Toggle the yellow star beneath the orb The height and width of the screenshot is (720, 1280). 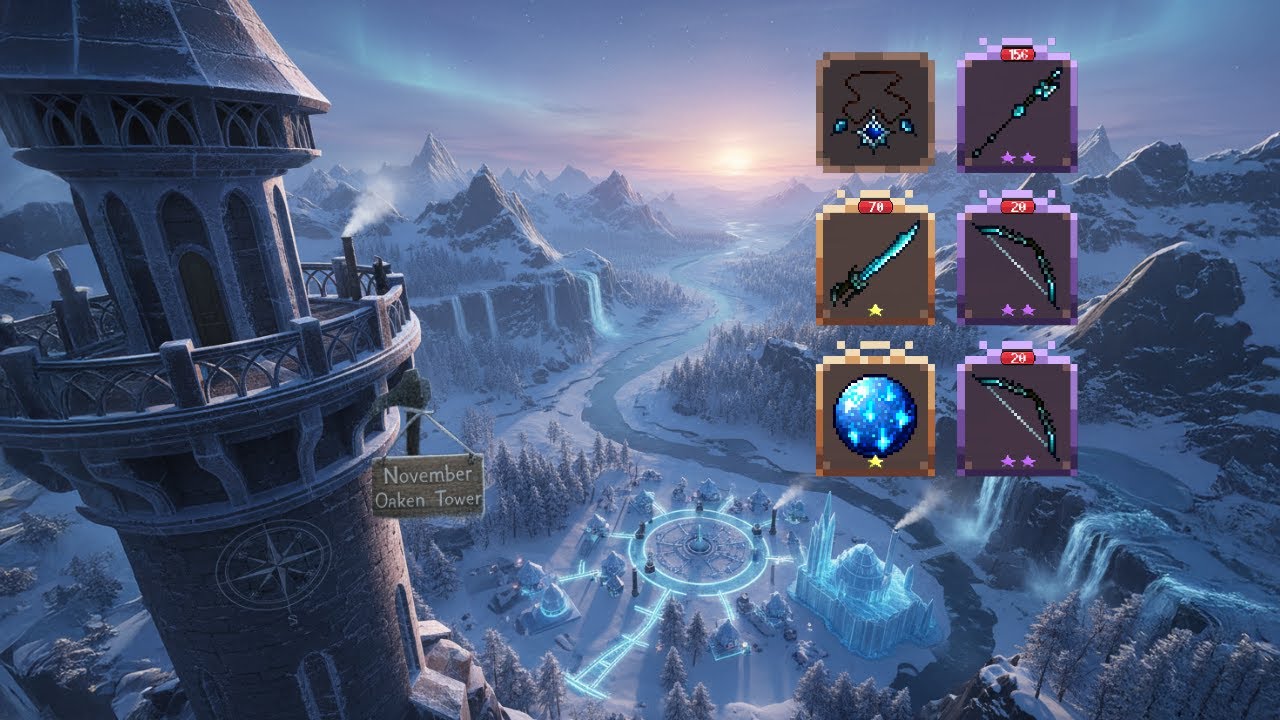(x=875, y=462)
